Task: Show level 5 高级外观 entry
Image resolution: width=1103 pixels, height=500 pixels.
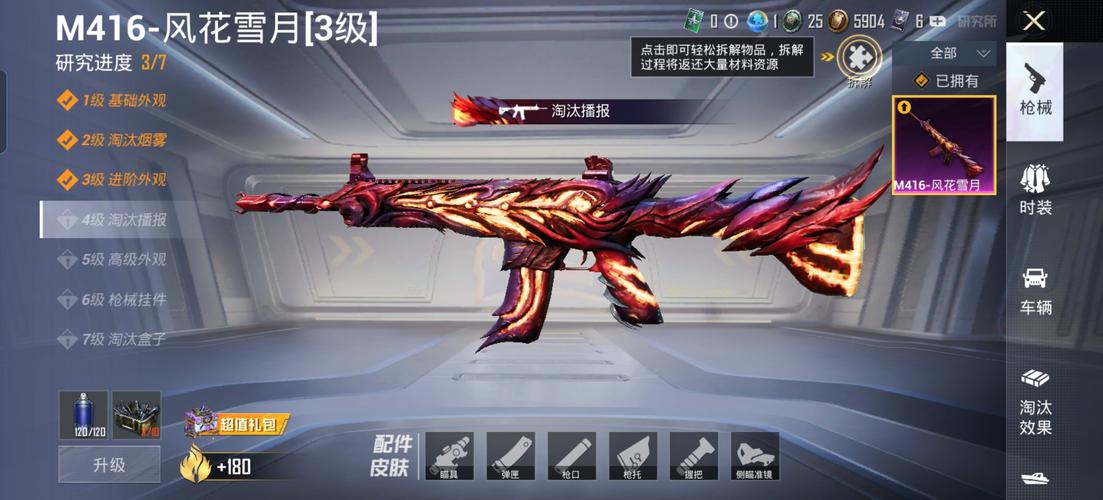Action: [112, 260]
